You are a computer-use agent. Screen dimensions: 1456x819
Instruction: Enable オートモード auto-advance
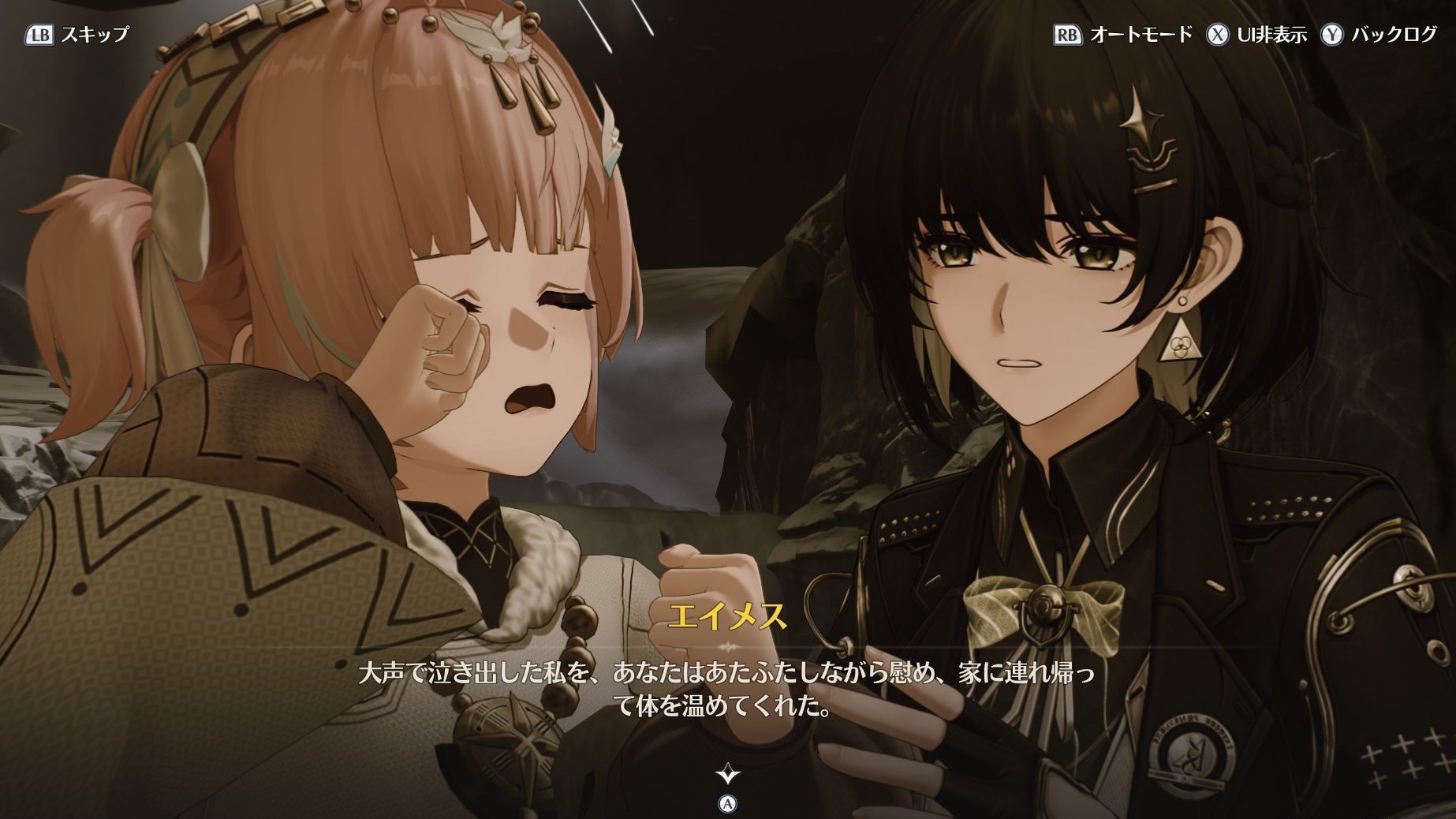pyautogui.click(x=1123, y=35)
